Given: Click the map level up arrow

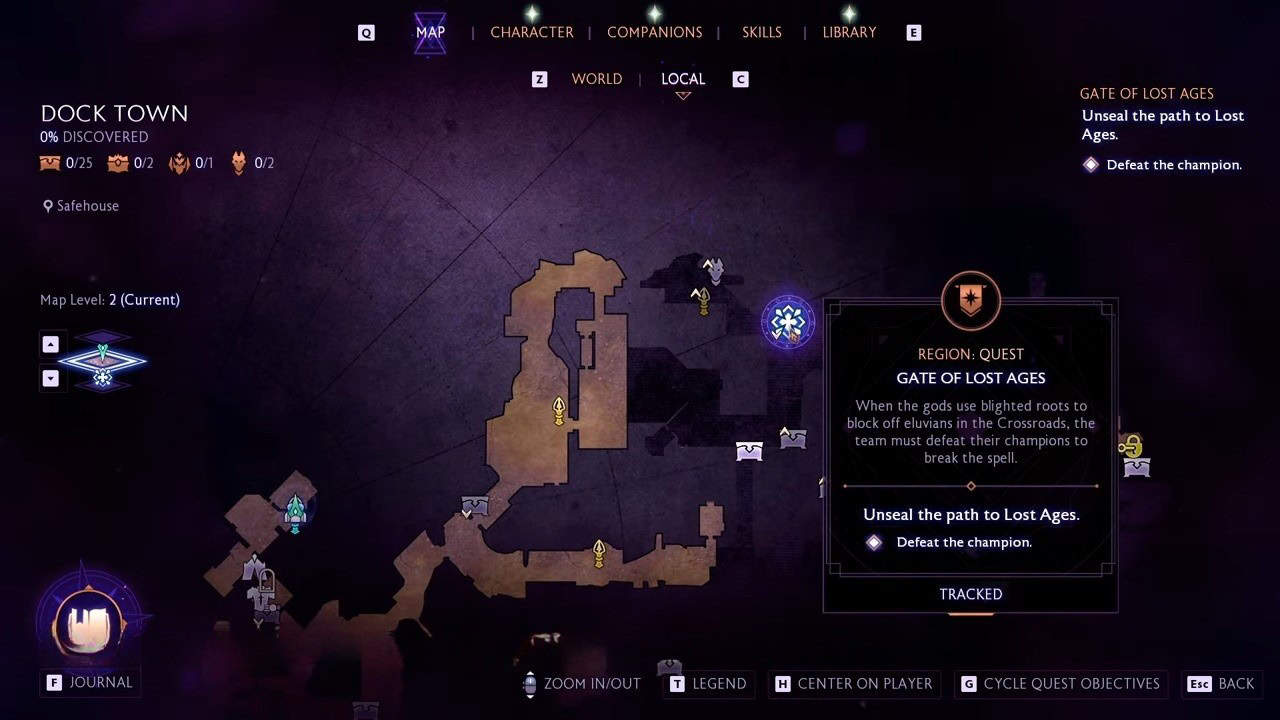Looking at the screenshot, I should pyautogui.click(x=51, y=344).
